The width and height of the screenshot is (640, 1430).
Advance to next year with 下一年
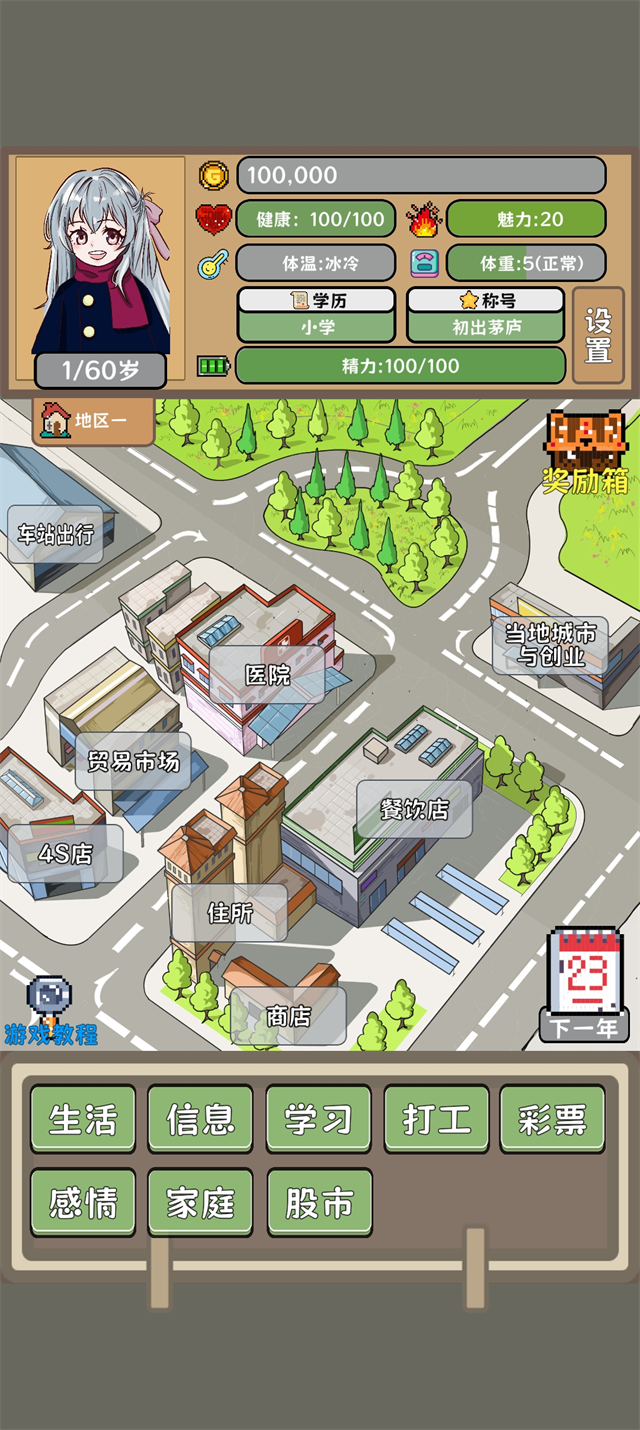pos(585,985)
